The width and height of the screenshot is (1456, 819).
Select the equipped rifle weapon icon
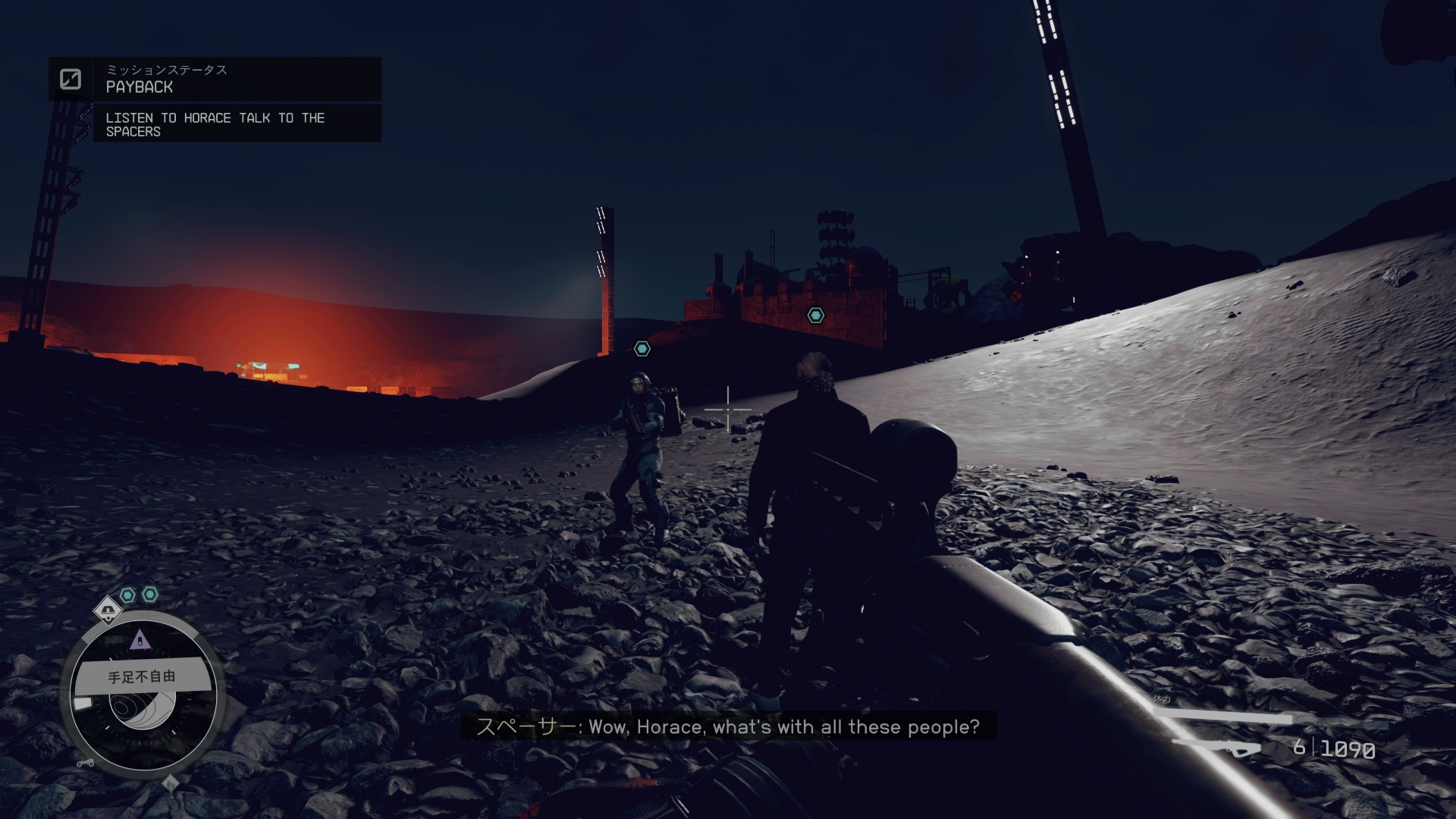[x=1219, y=748]
